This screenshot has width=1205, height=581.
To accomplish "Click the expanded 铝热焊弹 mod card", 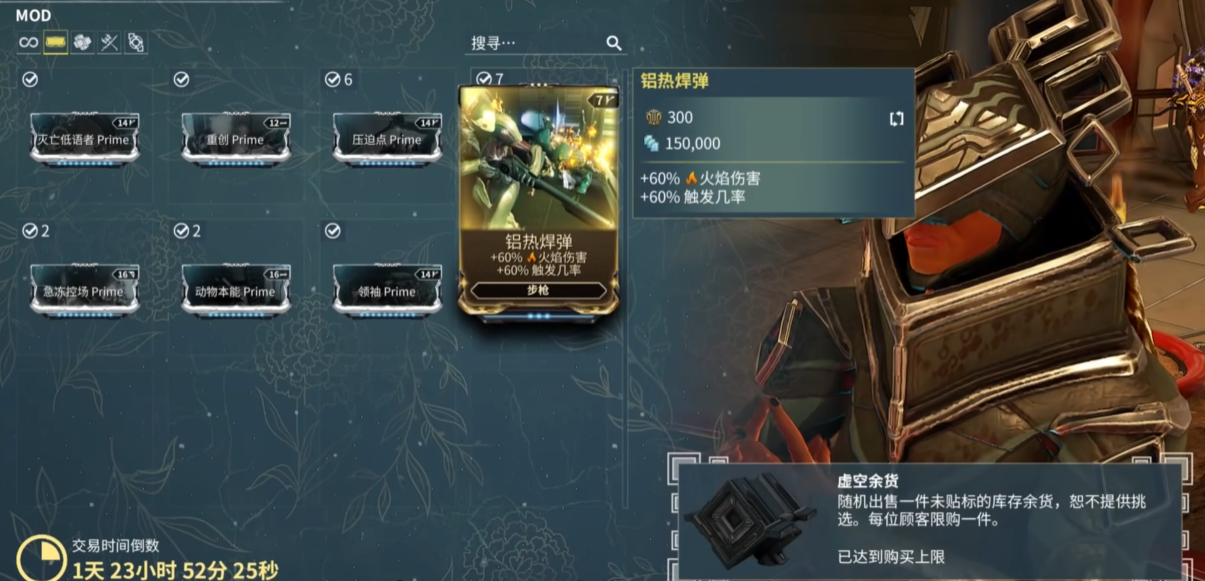I will tap(538, 200).
